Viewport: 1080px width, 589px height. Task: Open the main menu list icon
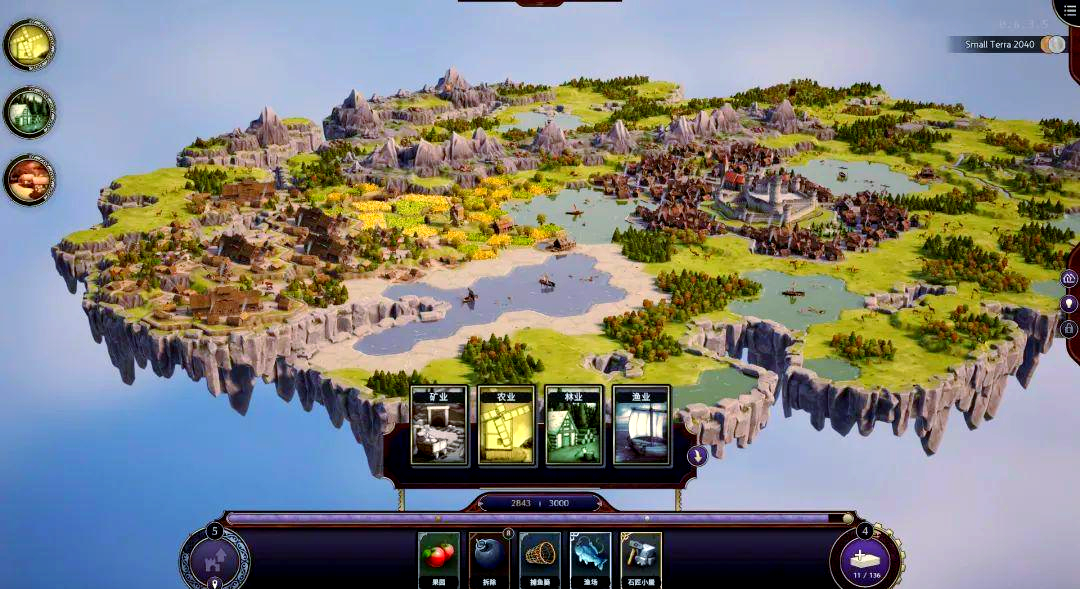1070,9
